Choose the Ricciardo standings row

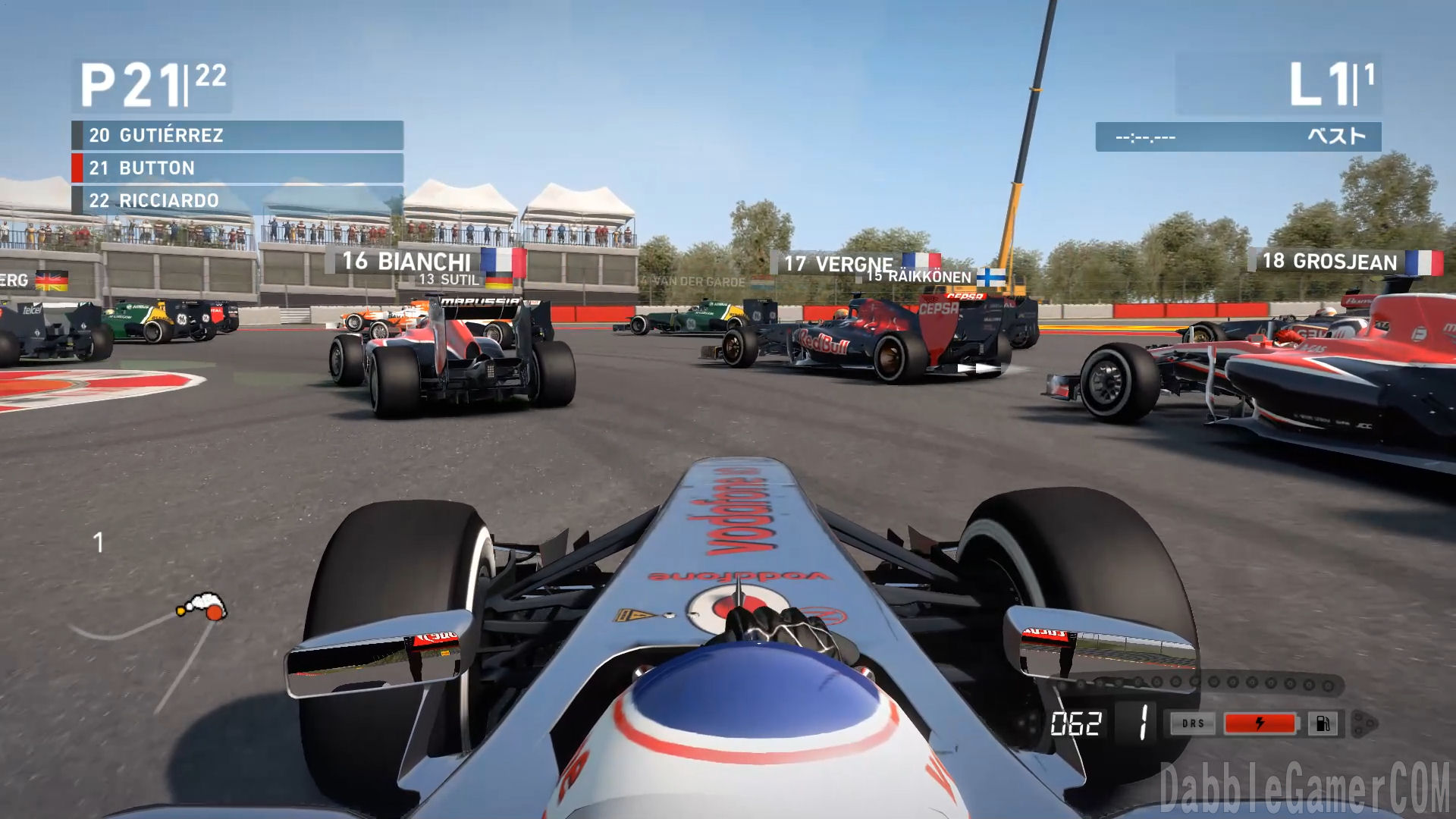pos(237,201)
